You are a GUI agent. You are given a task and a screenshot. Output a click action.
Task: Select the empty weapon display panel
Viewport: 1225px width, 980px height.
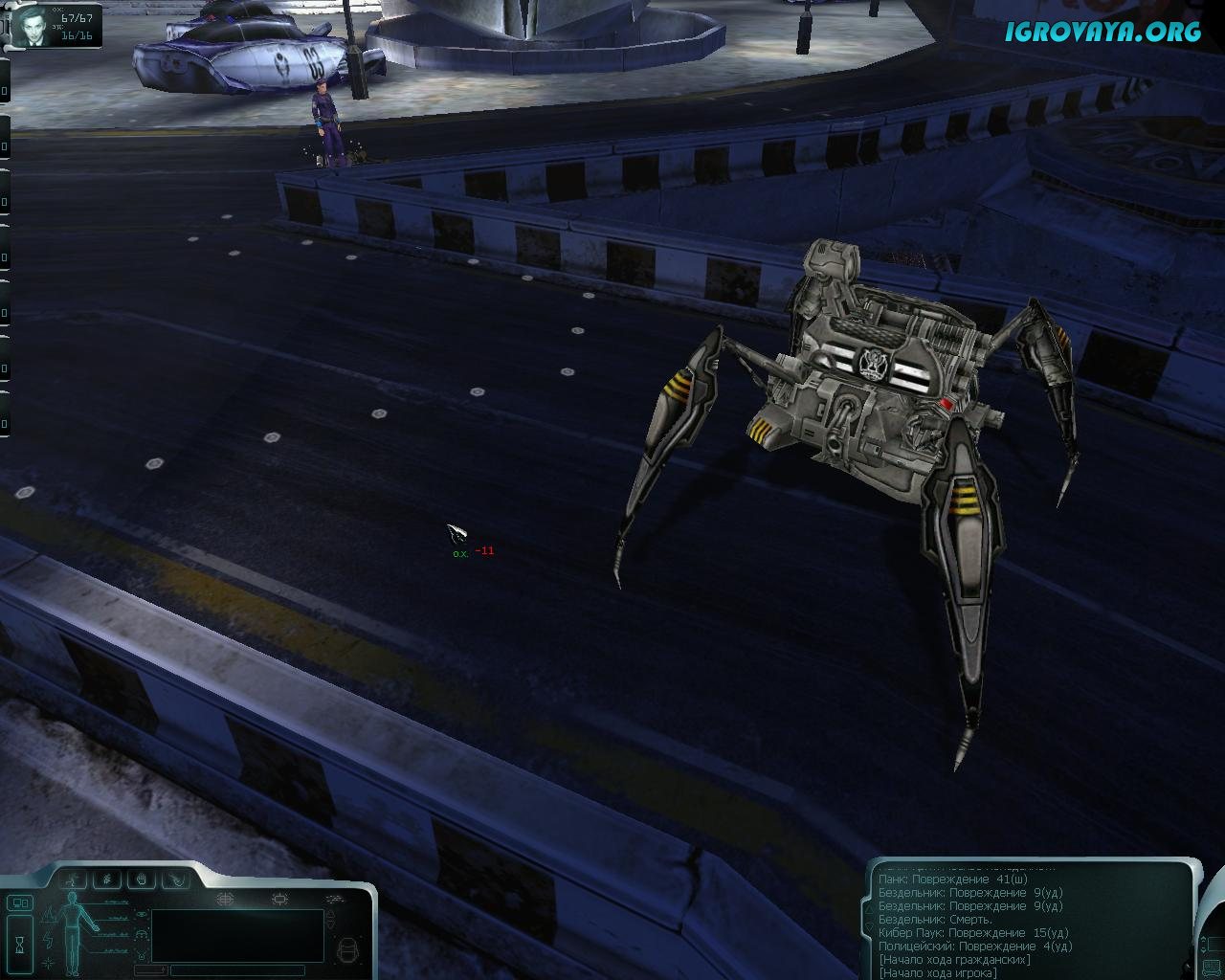click(237, 935)
